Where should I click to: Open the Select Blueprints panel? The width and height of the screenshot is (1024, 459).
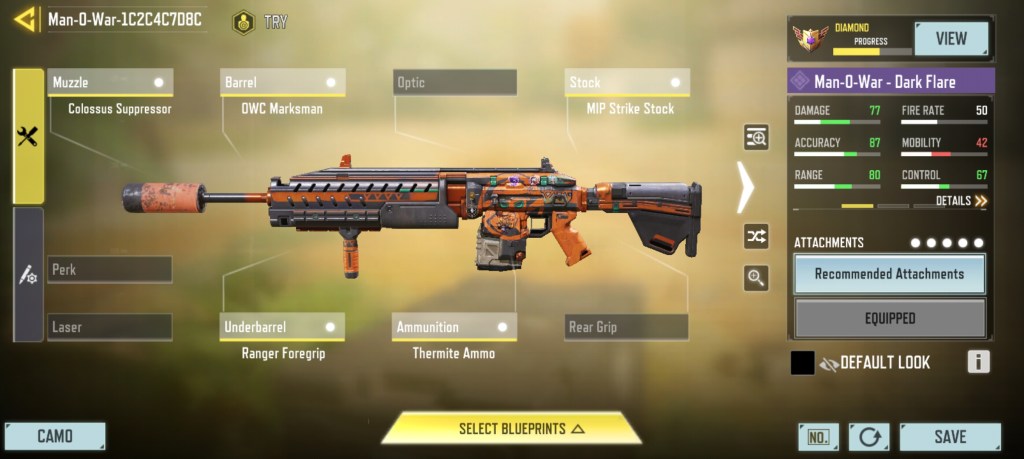click(x=511, y=429)
